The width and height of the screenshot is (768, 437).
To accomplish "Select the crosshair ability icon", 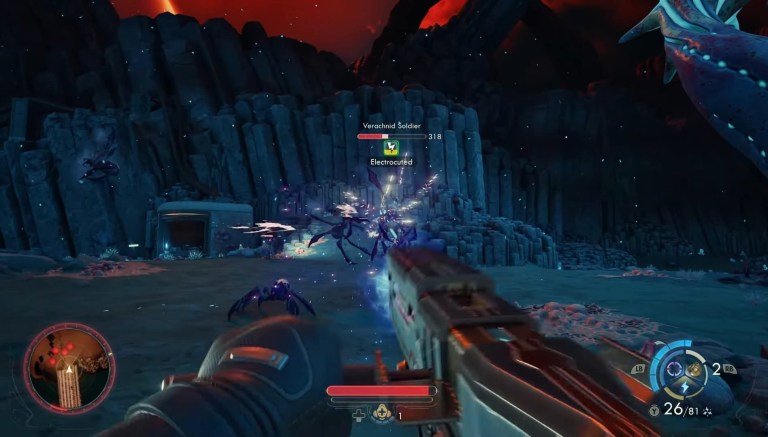I will pyautogui.click(x=674, y=369).
